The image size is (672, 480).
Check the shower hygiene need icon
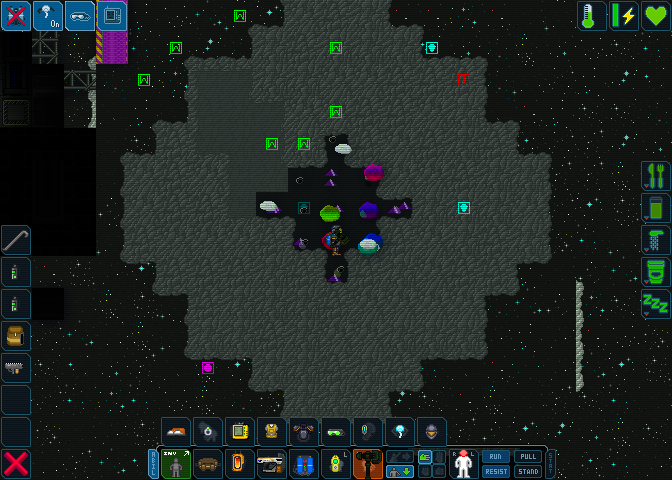coord(656,240)
